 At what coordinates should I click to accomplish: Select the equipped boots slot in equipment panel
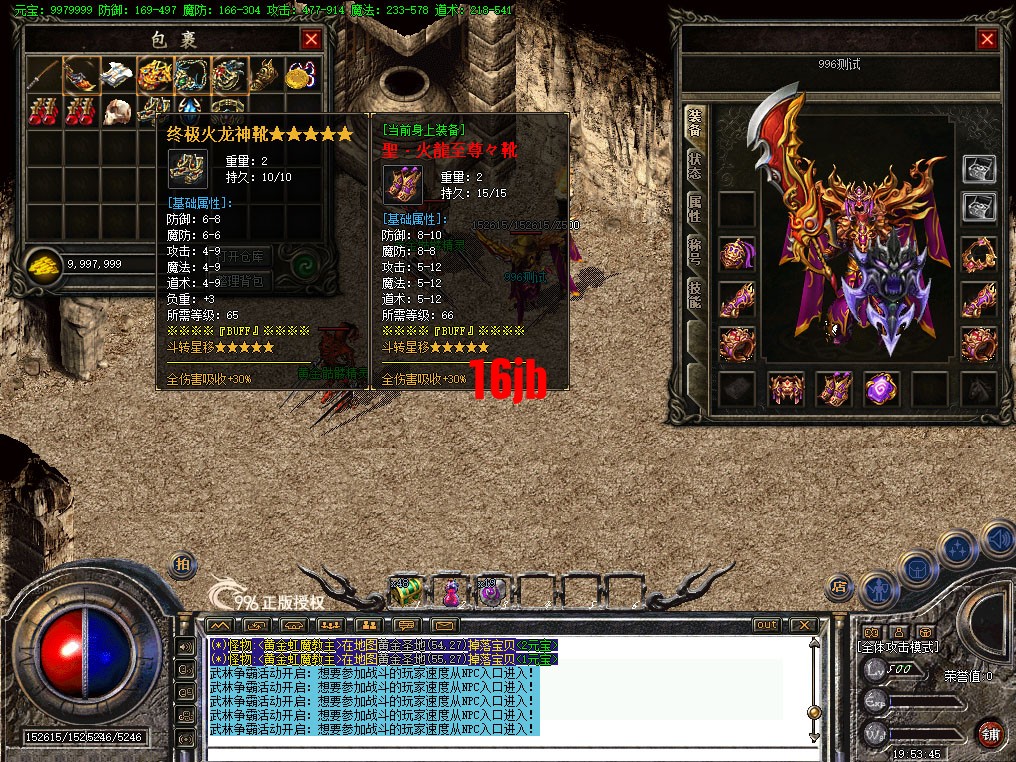point(834,389)
